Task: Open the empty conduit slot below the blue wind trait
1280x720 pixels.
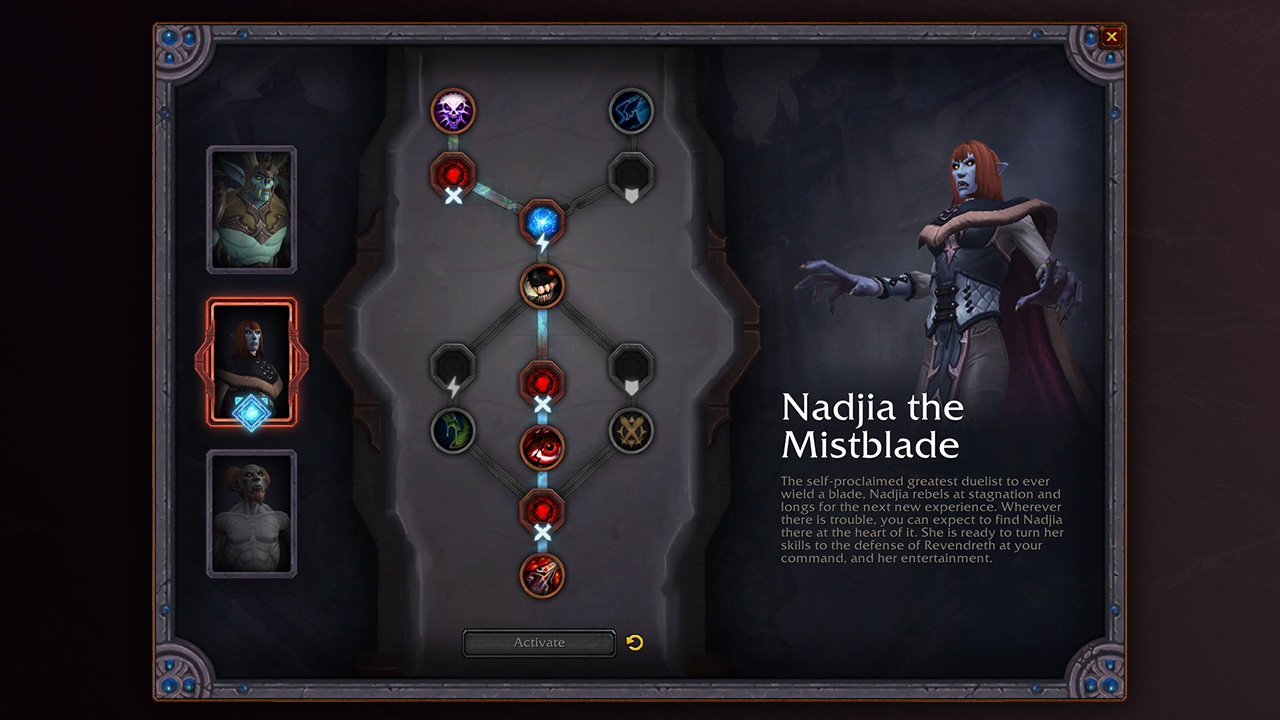Action: pos(631,174)
